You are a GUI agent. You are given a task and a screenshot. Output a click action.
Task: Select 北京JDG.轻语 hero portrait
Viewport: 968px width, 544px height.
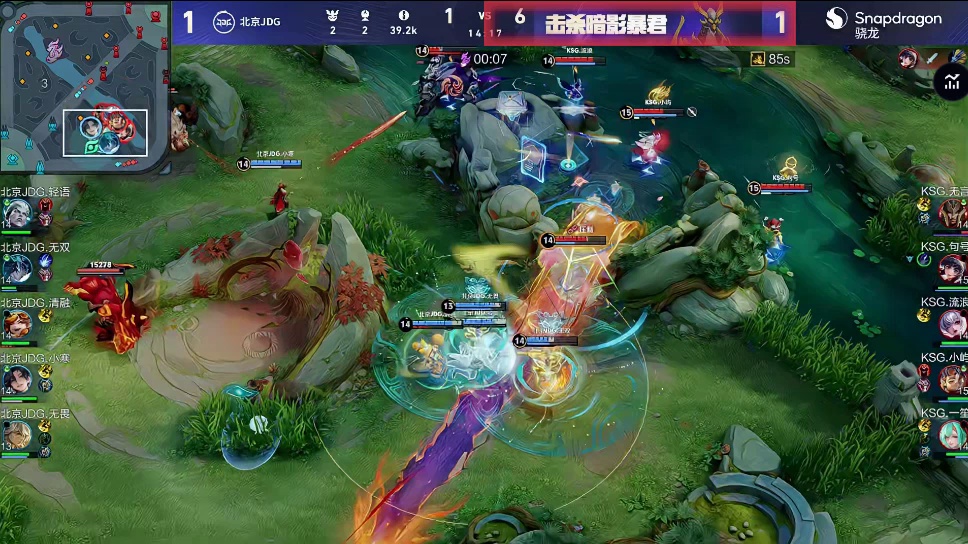(17, 214)
